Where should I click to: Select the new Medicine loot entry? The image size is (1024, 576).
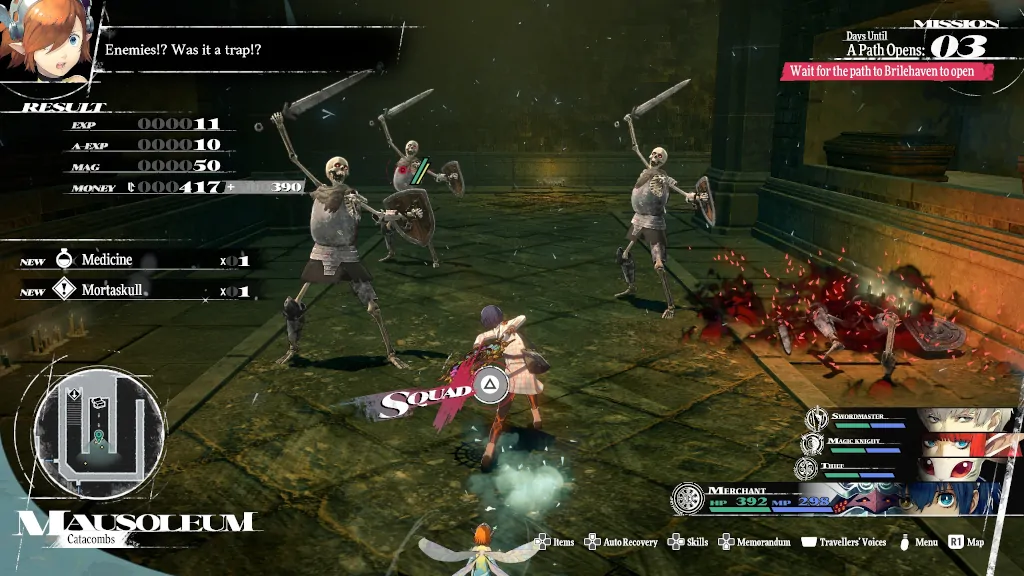pos(135,260)
